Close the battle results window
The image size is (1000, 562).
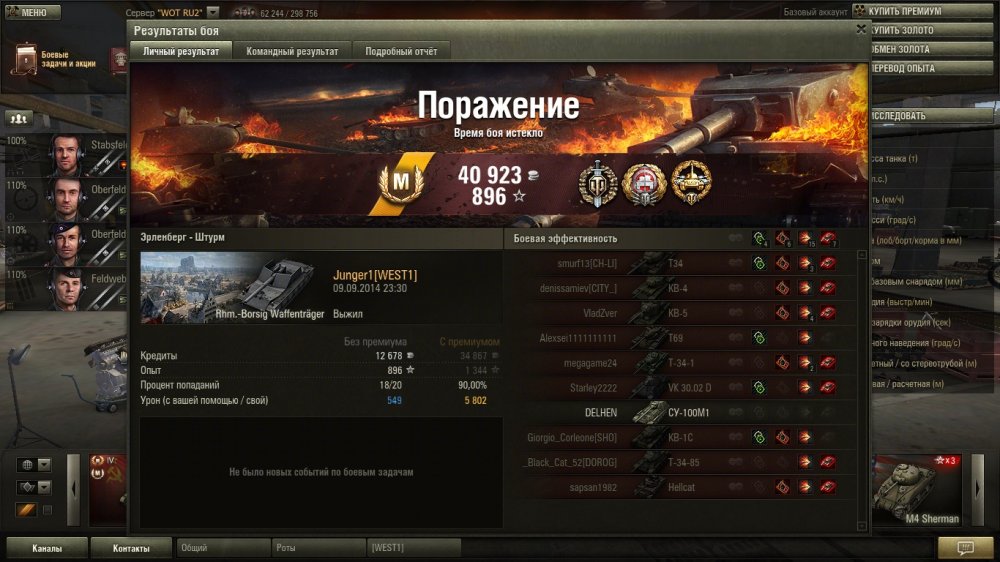point(861,30)
